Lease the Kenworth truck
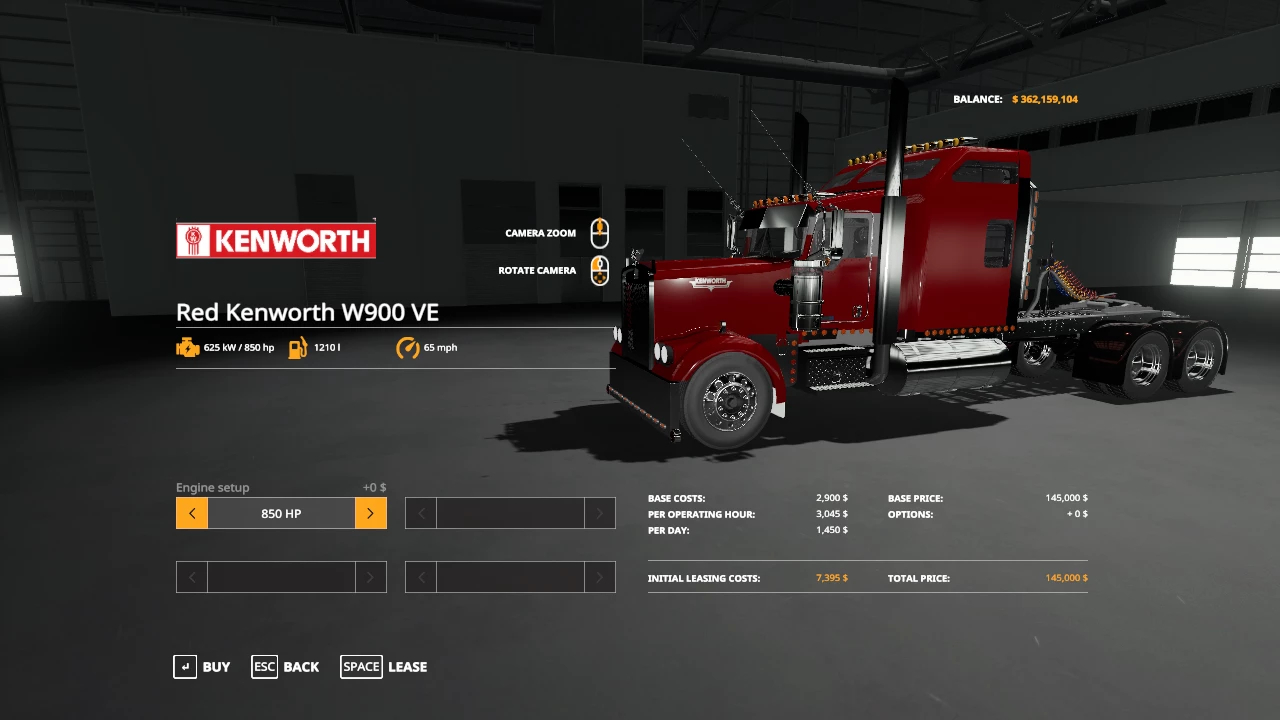This screenshot has height=720, width=1280. pyautogui.click(x=384, y=667)
